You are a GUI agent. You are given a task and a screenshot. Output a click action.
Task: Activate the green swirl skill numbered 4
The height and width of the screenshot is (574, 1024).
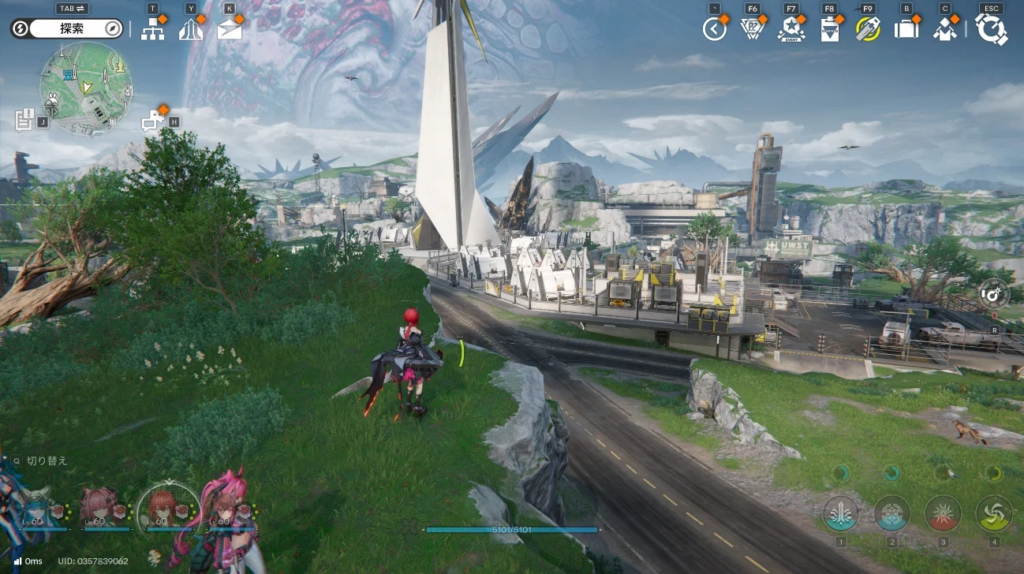pyautogui.click(x=993, y=514)
